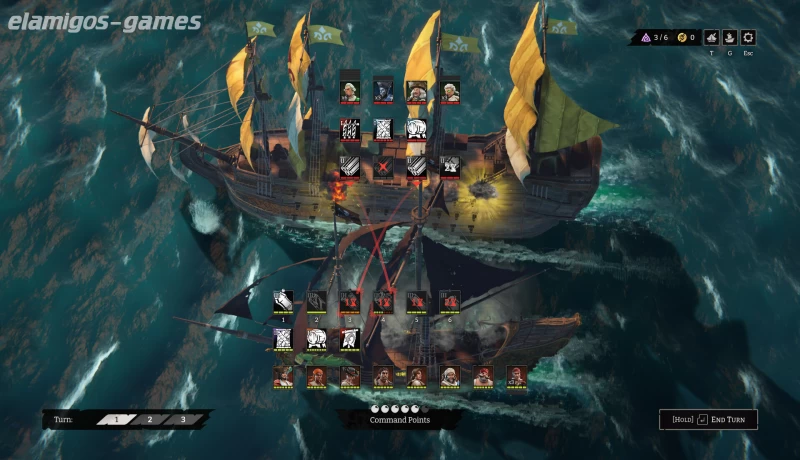Image resolution: width=800 pixels, height=460 pixels.
Task: Select turn 3 in the turn tracker
Action: (182, 420)
